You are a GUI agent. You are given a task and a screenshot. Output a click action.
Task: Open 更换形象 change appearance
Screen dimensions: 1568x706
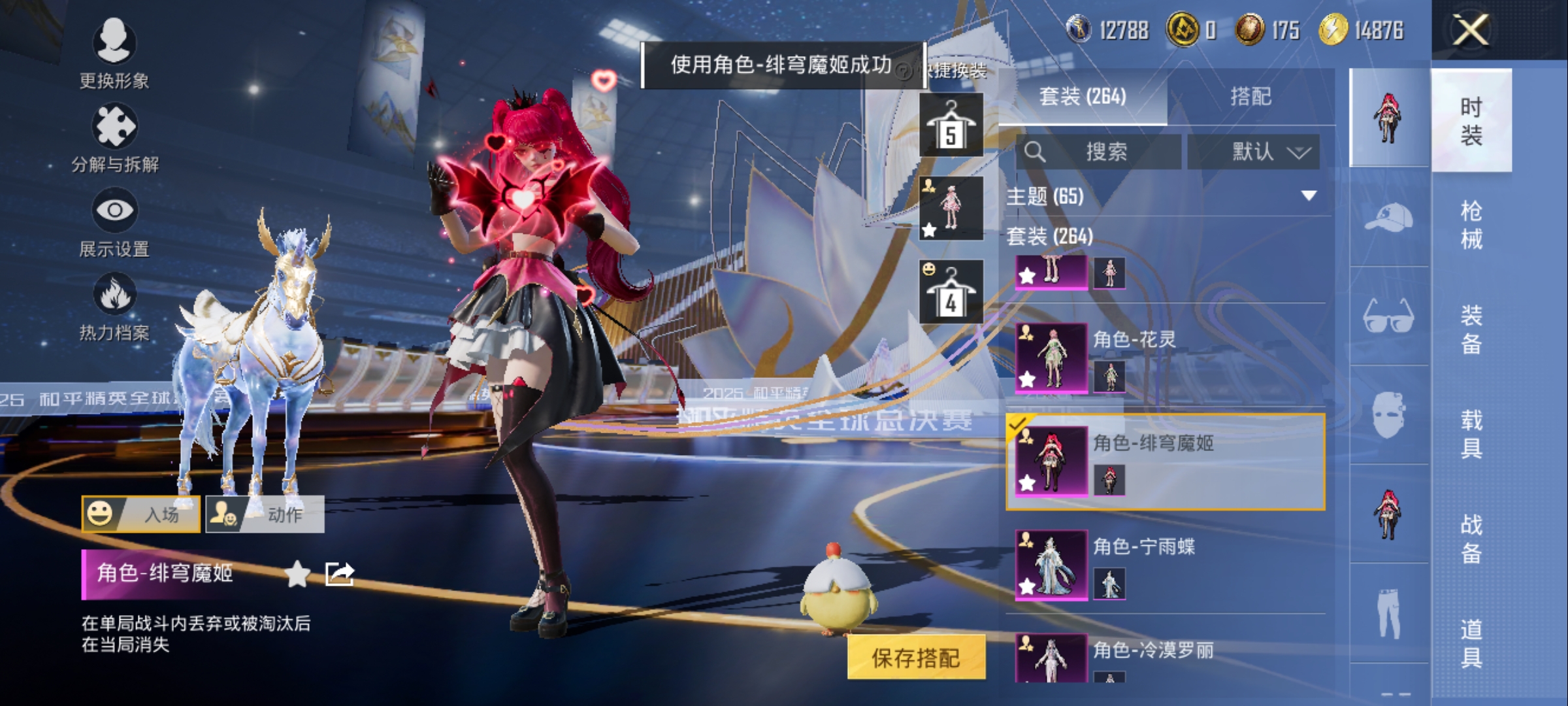[114, 53]
